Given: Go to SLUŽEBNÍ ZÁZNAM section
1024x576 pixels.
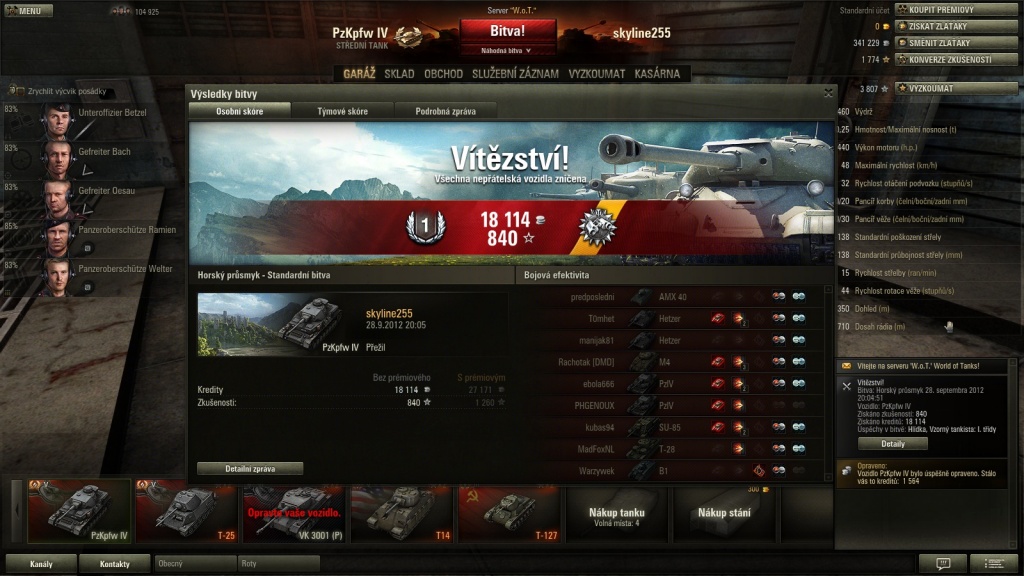Looking at the screenshot, I should [514, 74].
